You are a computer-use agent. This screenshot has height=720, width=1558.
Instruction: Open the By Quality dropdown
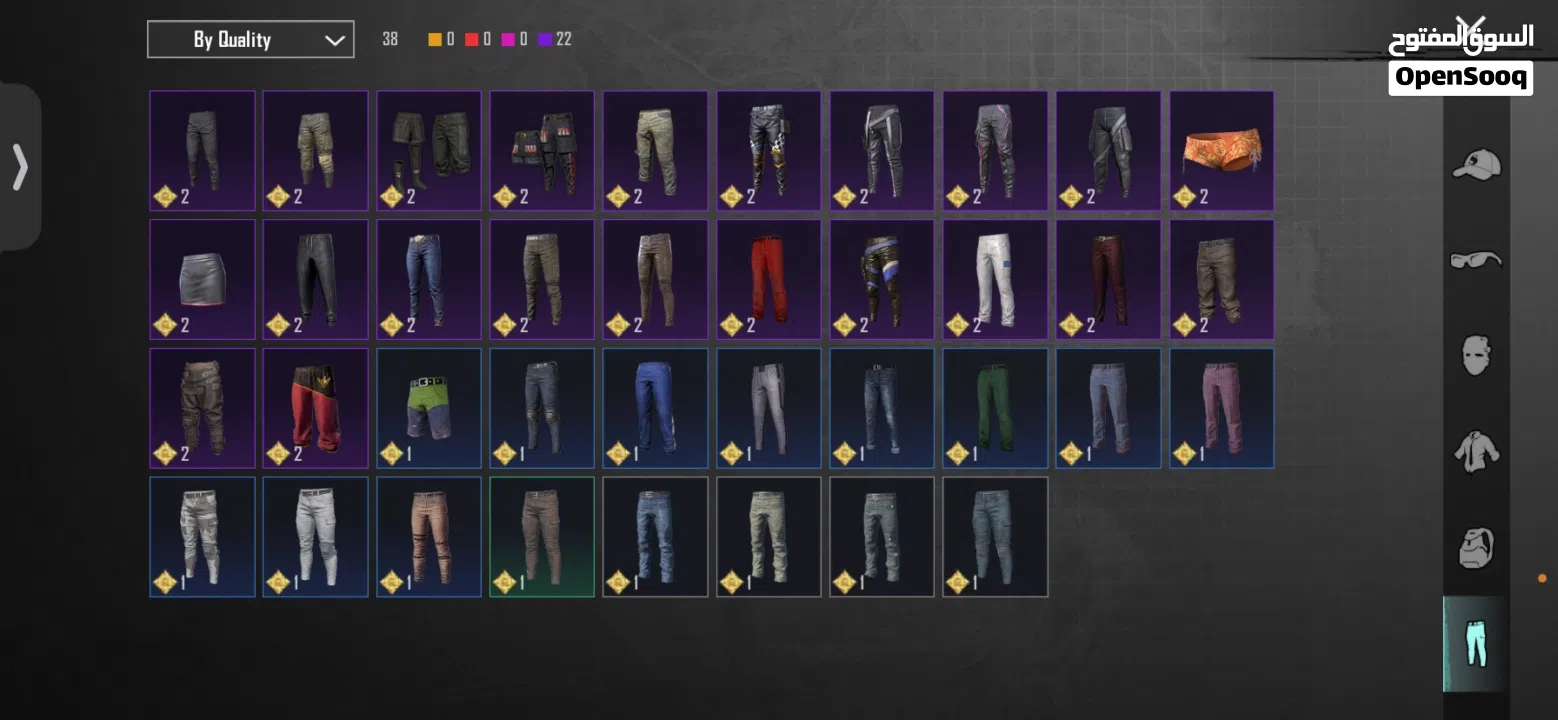pos(250,39)
